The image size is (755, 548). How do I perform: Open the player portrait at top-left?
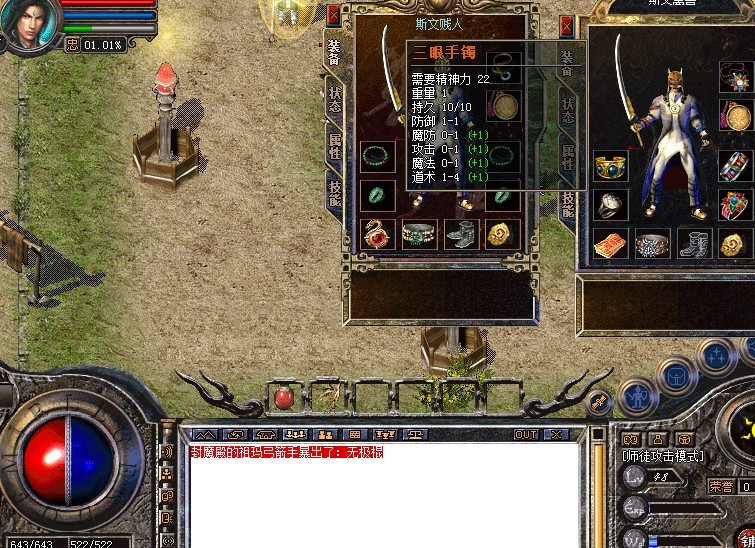tap(27, 24)
